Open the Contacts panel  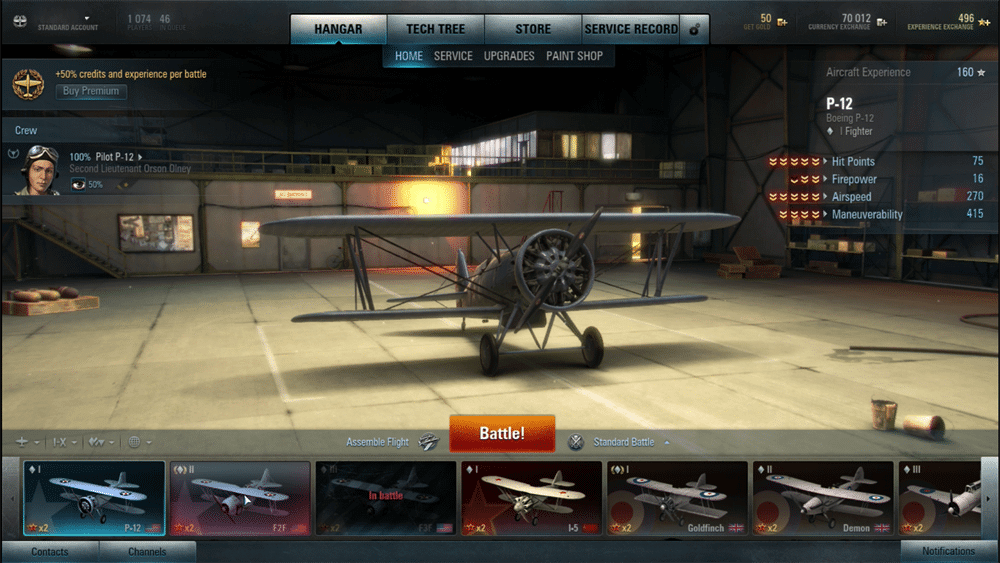pos(50,552)
